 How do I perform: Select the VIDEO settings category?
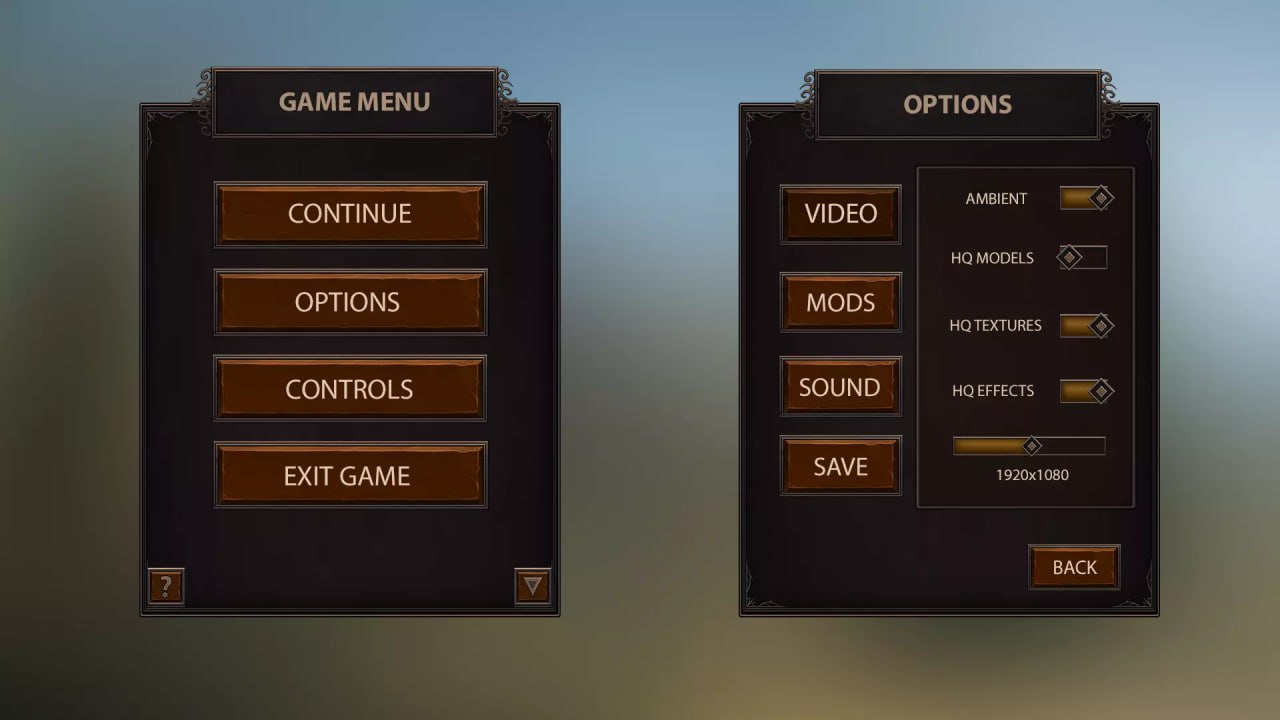click(x=840, y=214)
